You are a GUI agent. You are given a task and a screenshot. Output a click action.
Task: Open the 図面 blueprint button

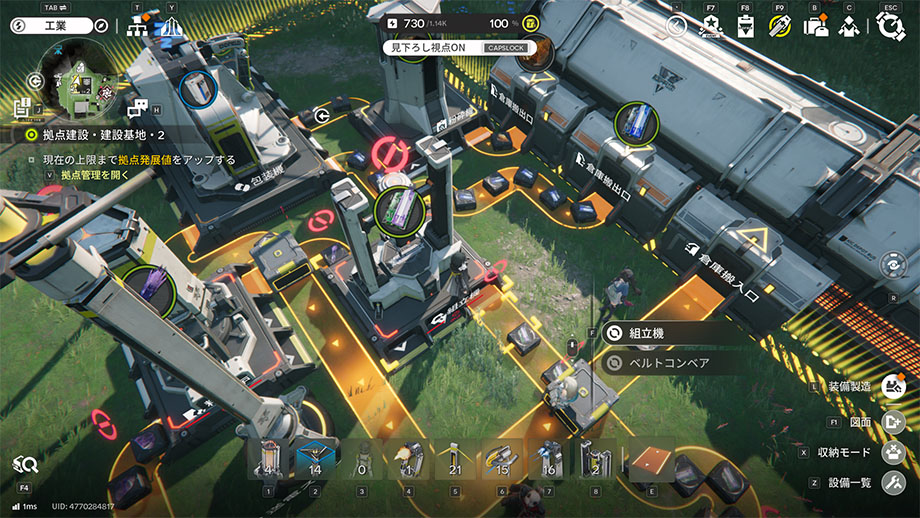click(x=893, y=421)
